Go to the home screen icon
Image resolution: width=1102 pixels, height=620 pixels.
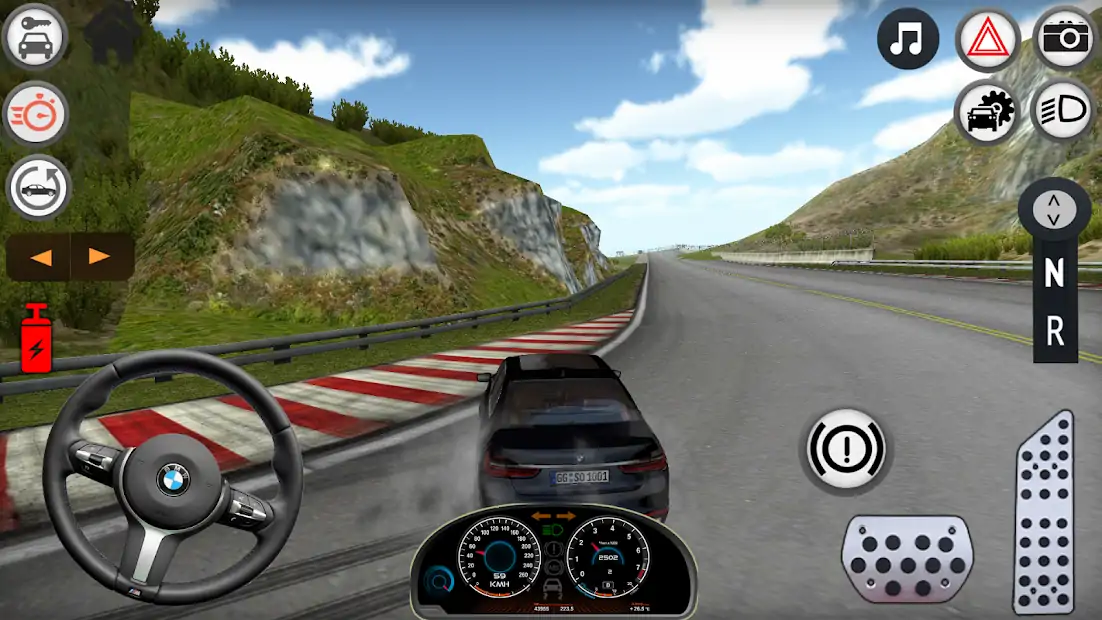[112, 35]
